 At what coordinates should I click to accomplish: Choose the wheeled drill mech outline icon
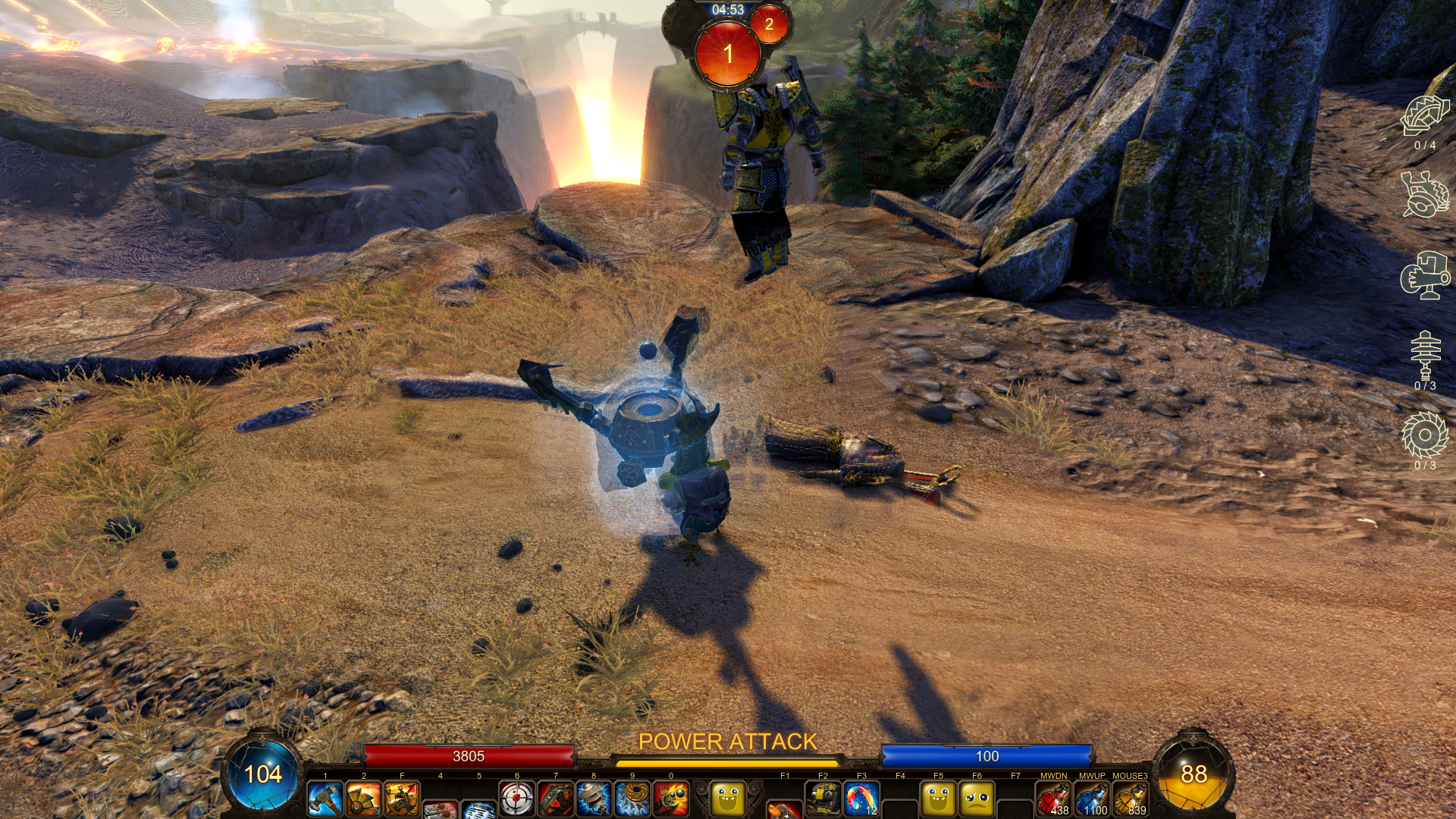[x=1425, y=194]
